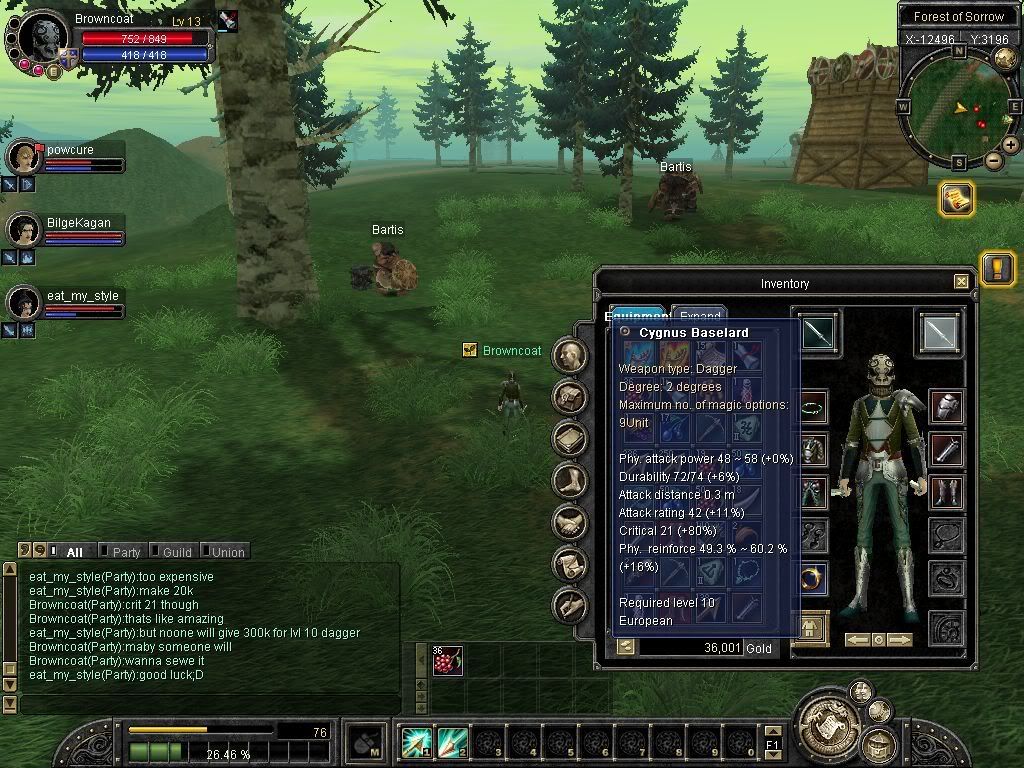The image size is (1024, 768).
Task: Switch chat to the Guild tab
Action: 176,552
